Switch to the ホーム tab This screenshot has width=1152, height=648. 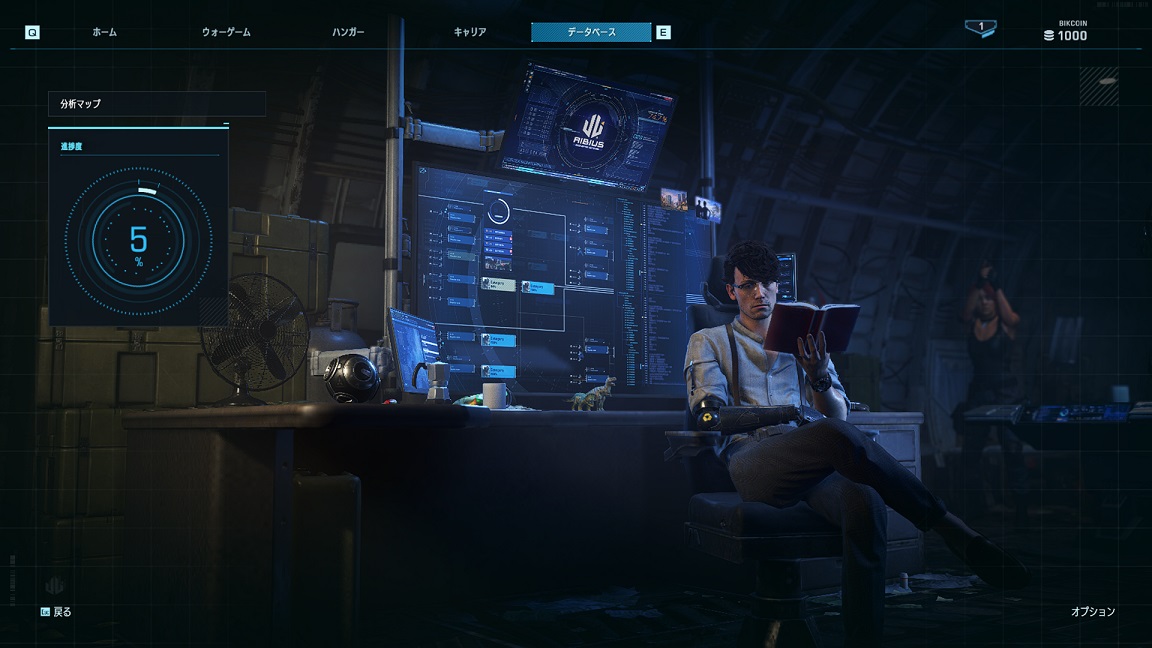click(104, 32)
